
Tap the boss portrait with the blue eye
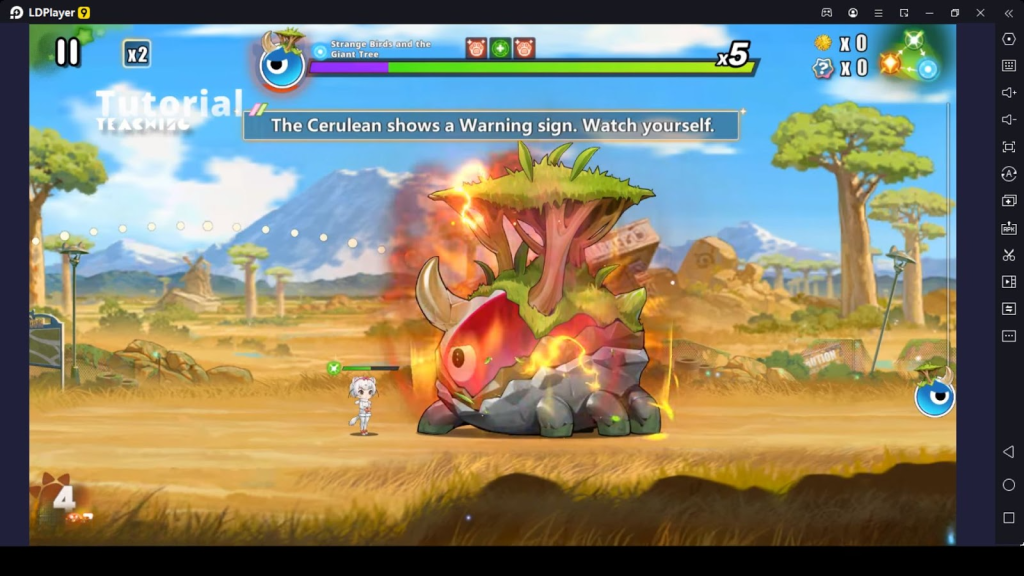(281, 64)
